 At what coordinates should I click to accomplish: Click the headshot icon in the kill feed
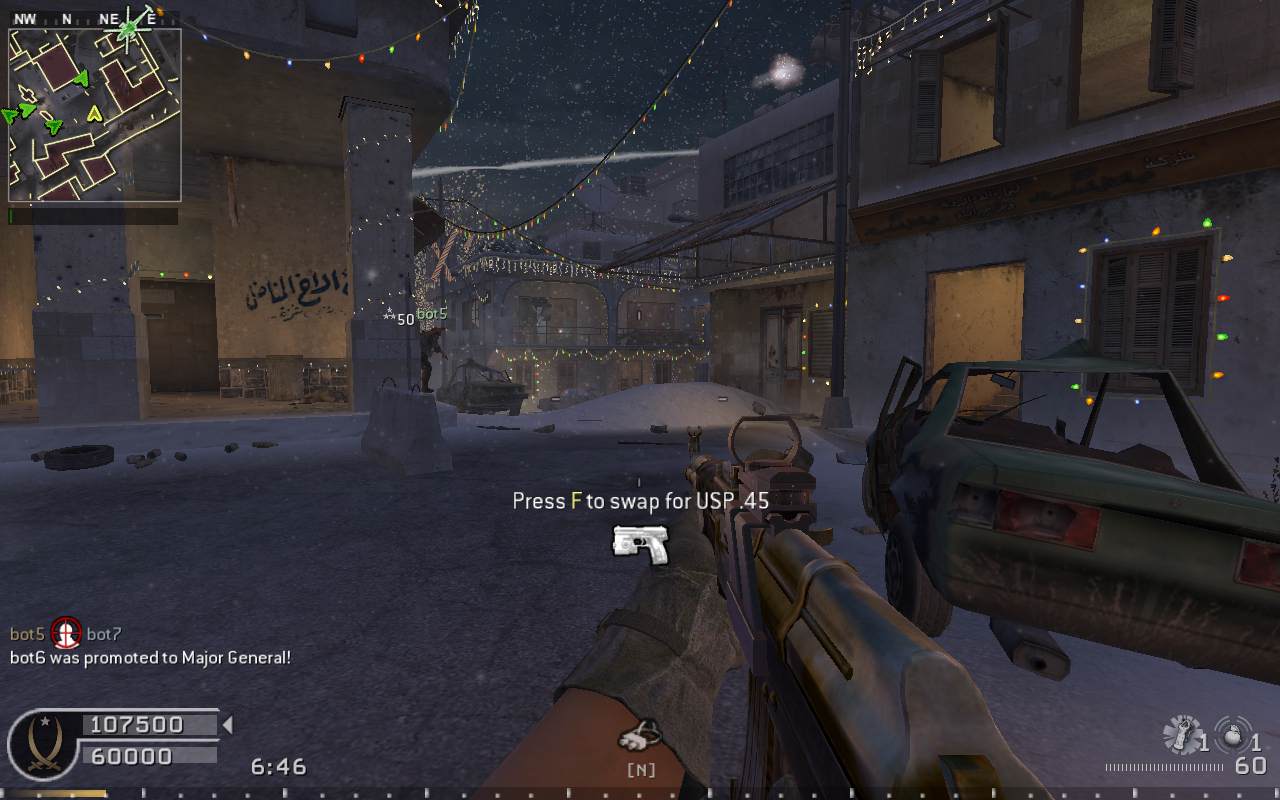pos(66,633)
